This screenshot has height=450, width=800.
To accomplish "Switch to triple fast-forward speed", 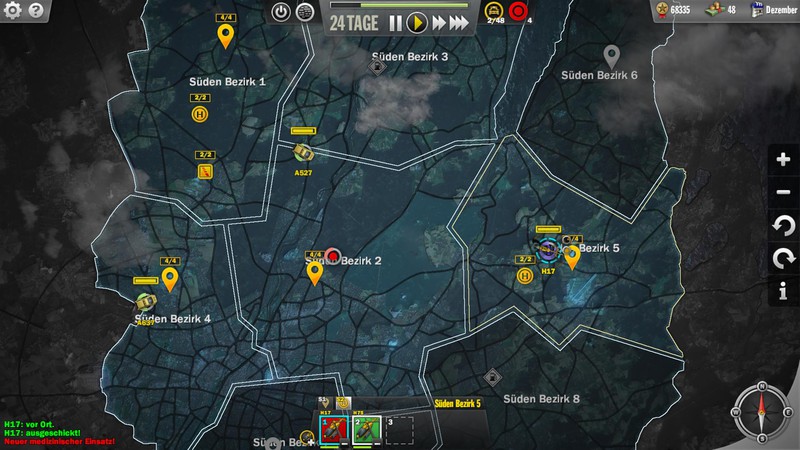I will (460, 23).
